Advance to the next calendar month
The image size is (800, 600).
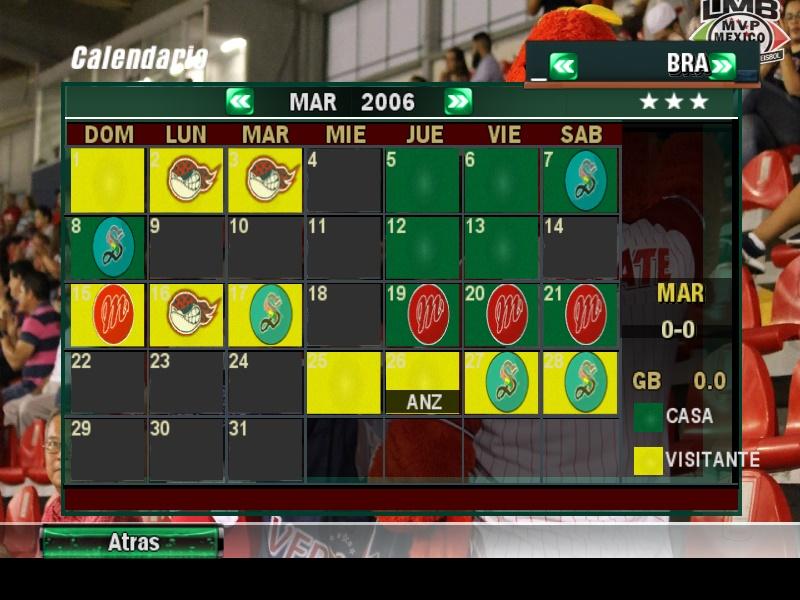point(458,101)
